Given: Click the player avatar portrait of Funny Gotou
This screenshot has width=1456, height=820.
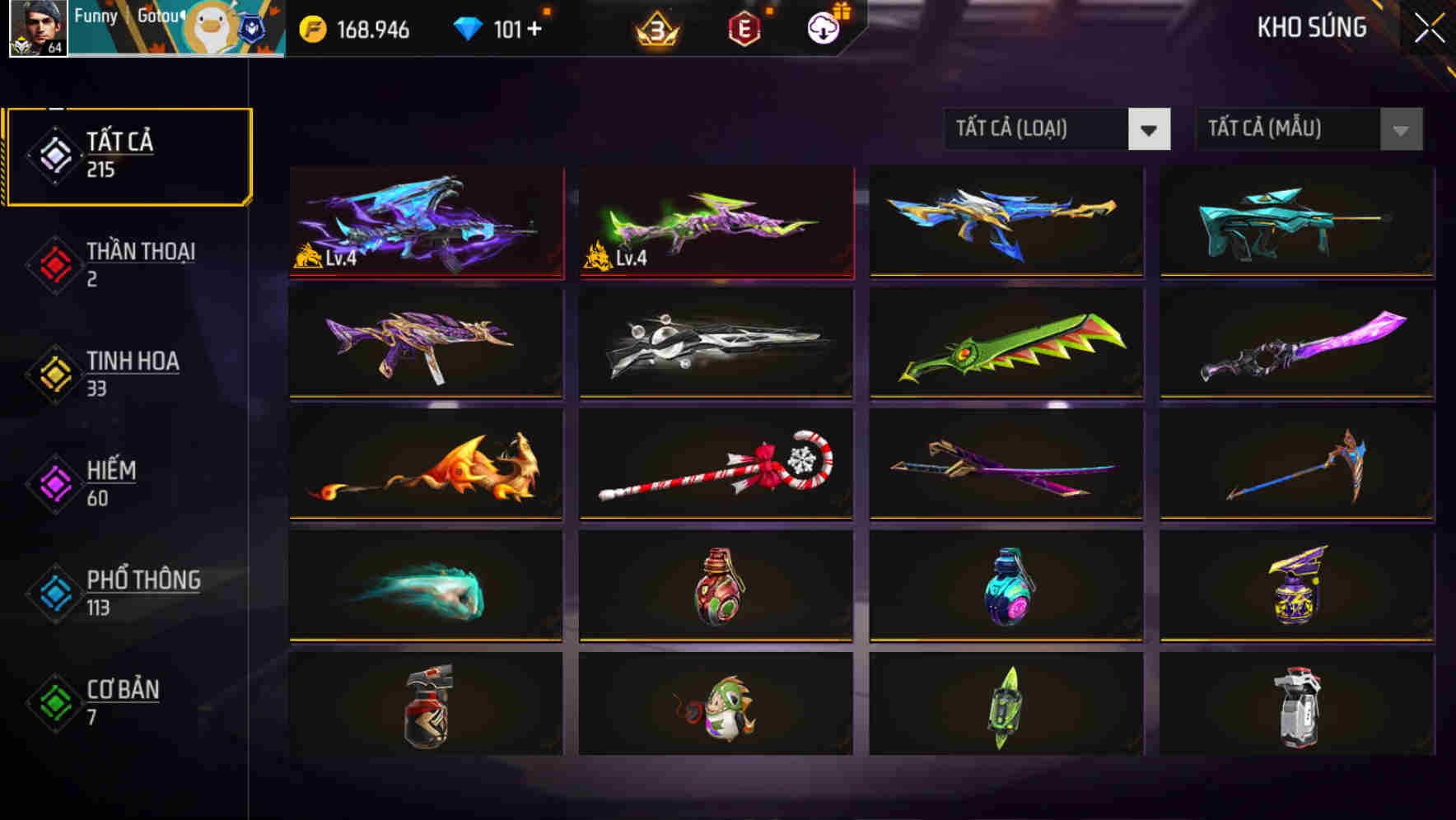Looking at the screenshot, I should click(34, 31).
